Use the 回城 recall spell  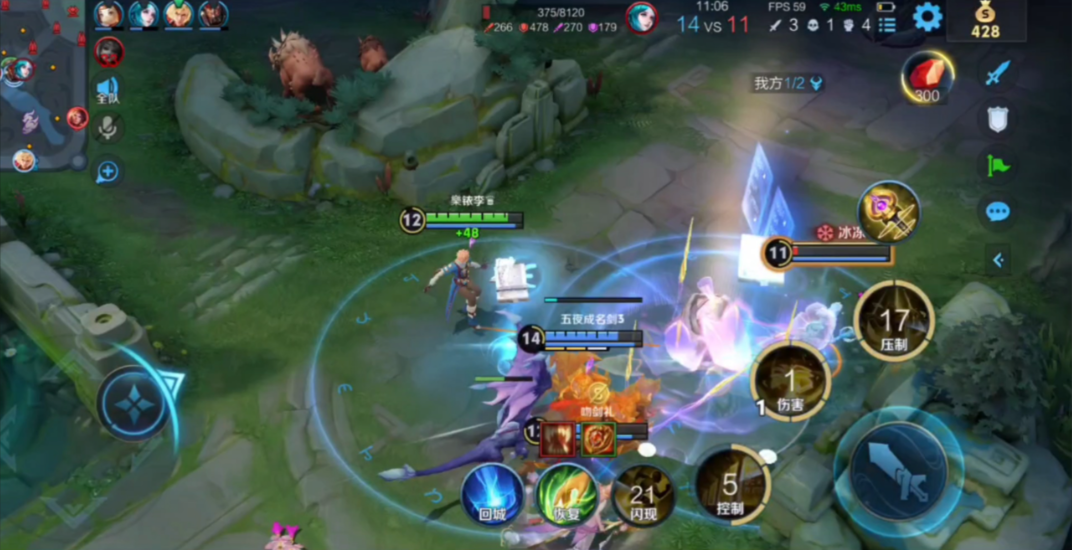point(492,493)
